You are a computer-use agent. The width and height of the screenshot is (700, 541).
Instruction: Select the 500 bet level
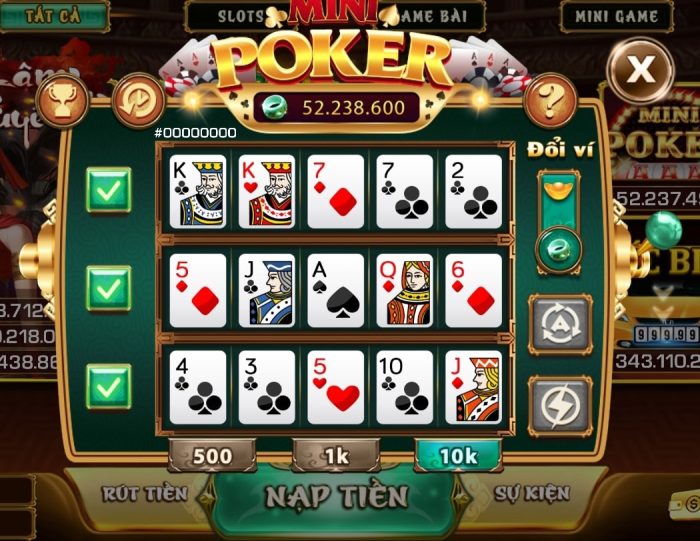pos(212,456)
